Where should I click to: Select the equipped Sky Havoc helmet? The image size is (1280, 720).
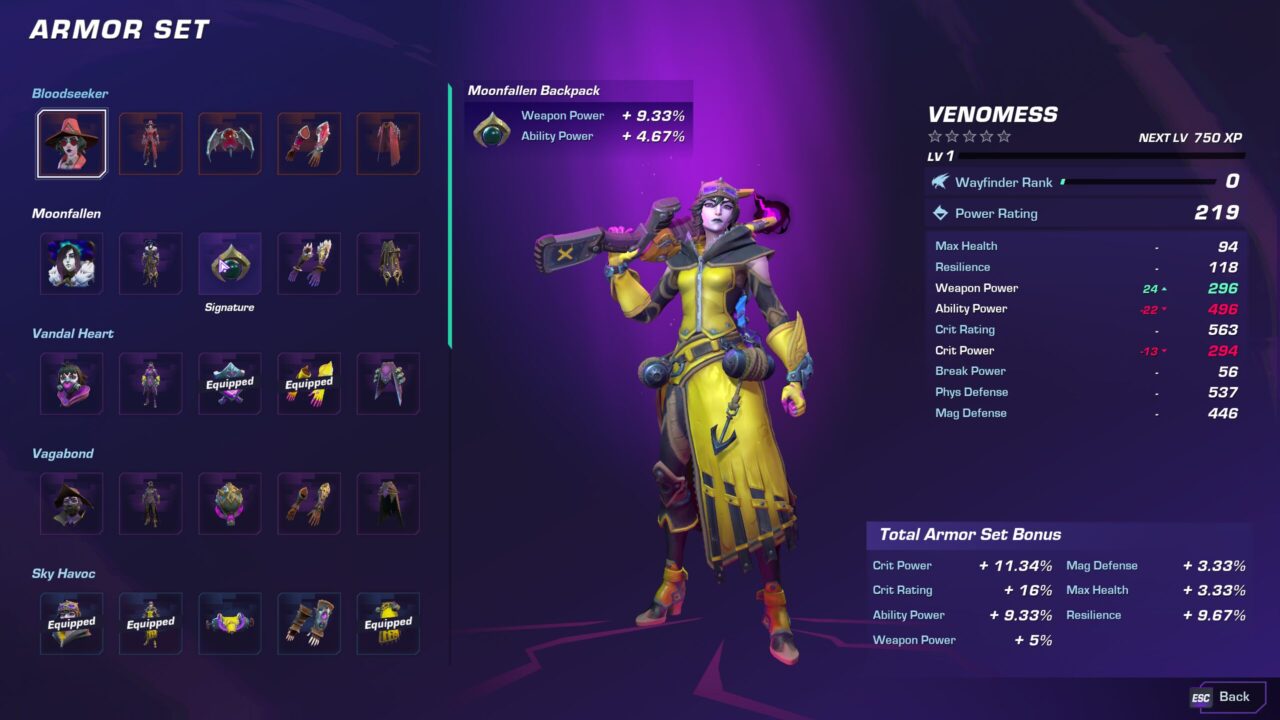pos(71,623)
